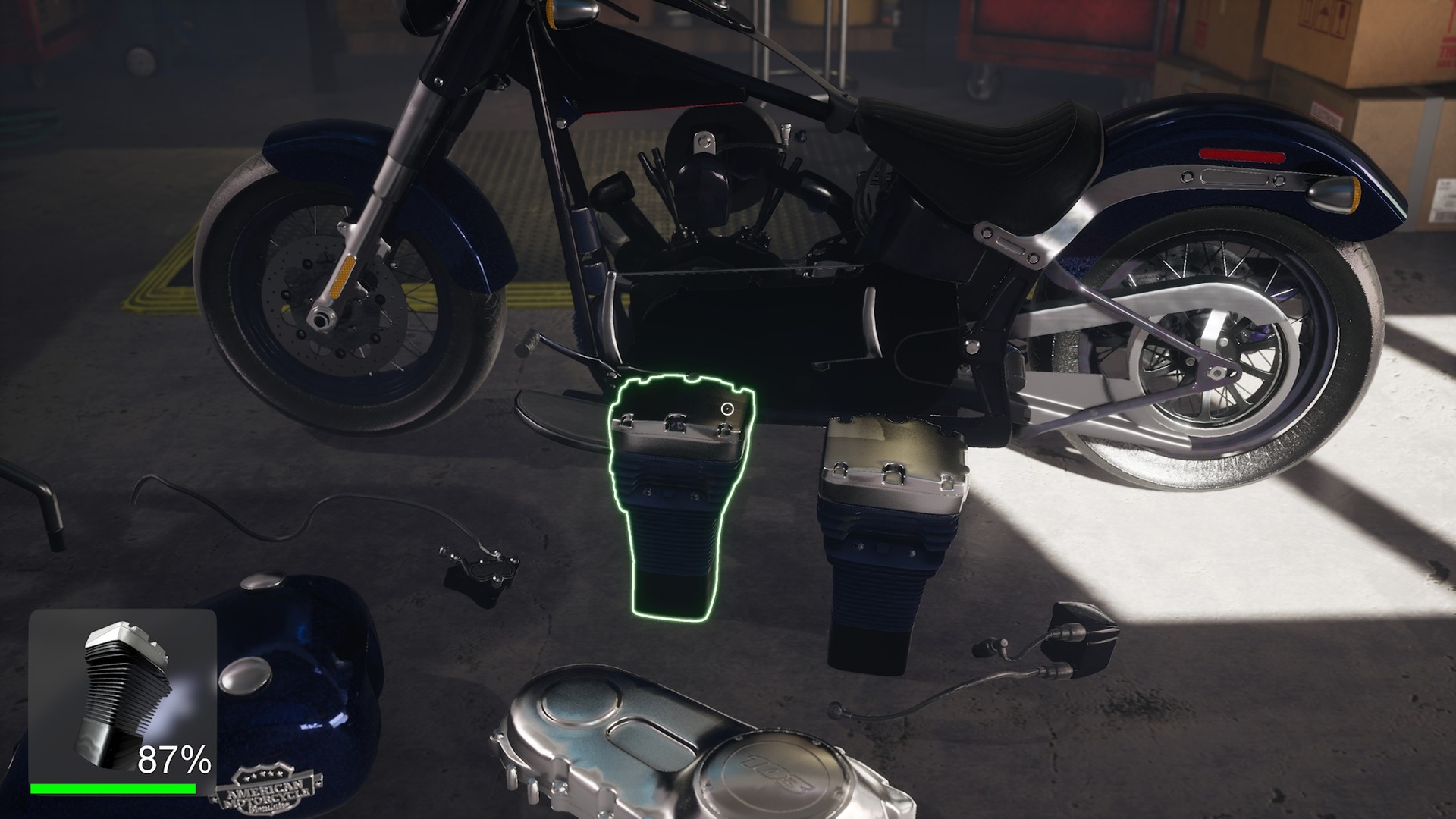Click the red taillight on the rear fender
This screenshot has height=819, width=1456.
point(1244,155)
